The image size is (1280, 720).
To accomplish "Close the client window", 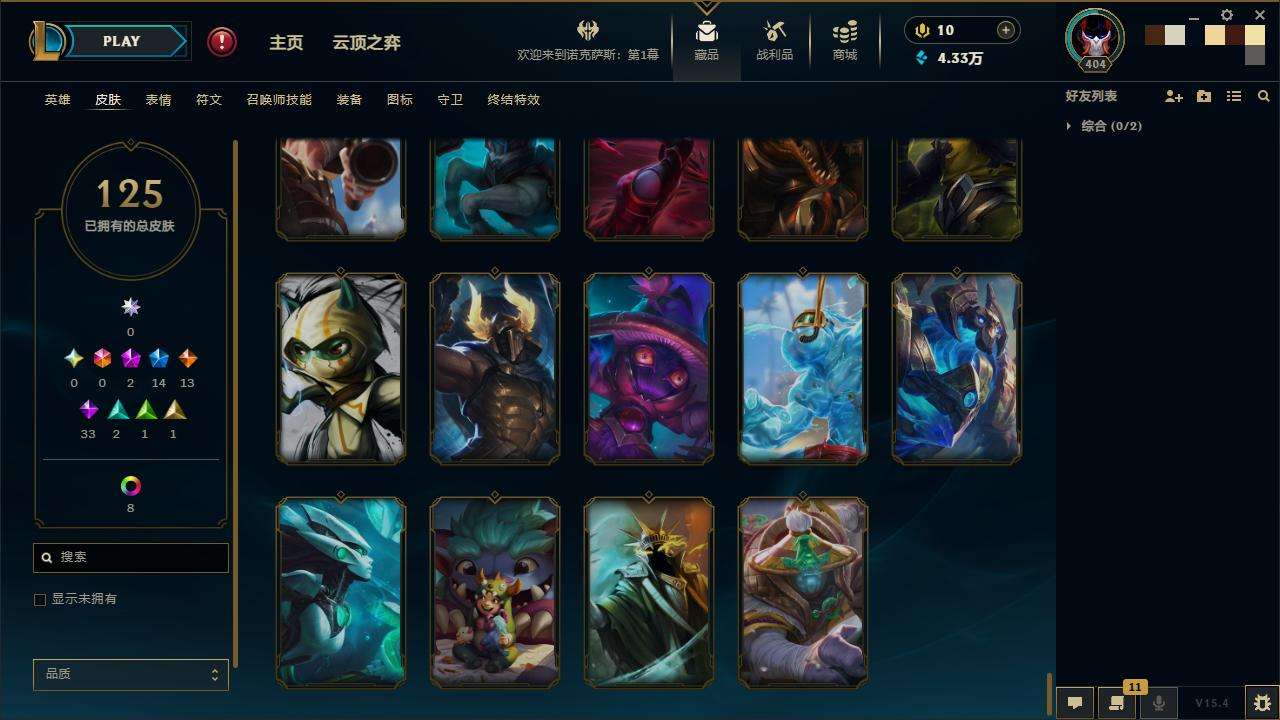I will 1260,15.
